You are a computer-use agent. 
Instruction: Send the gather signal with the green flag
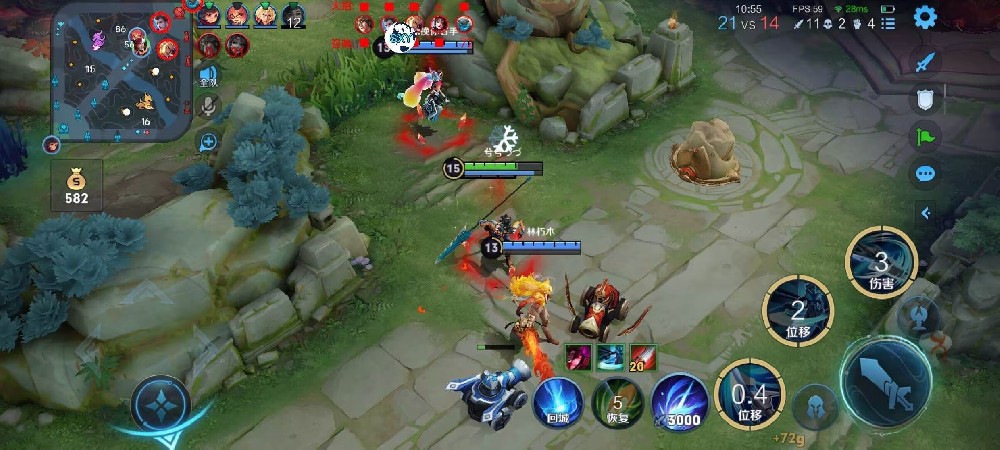[925, 135]
